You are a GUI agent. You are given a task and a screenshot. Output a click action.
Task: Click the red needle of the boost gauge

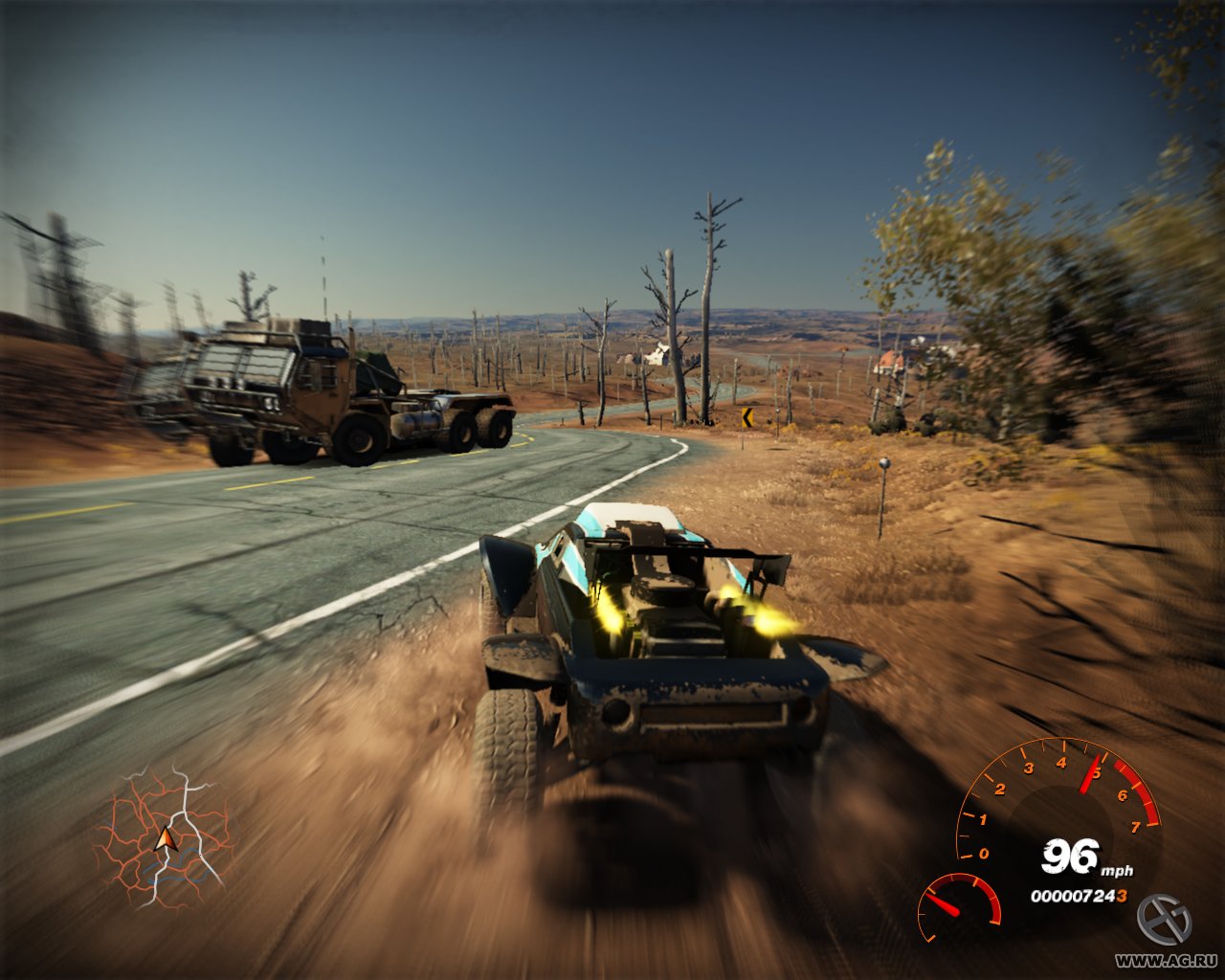pos(942,902)
